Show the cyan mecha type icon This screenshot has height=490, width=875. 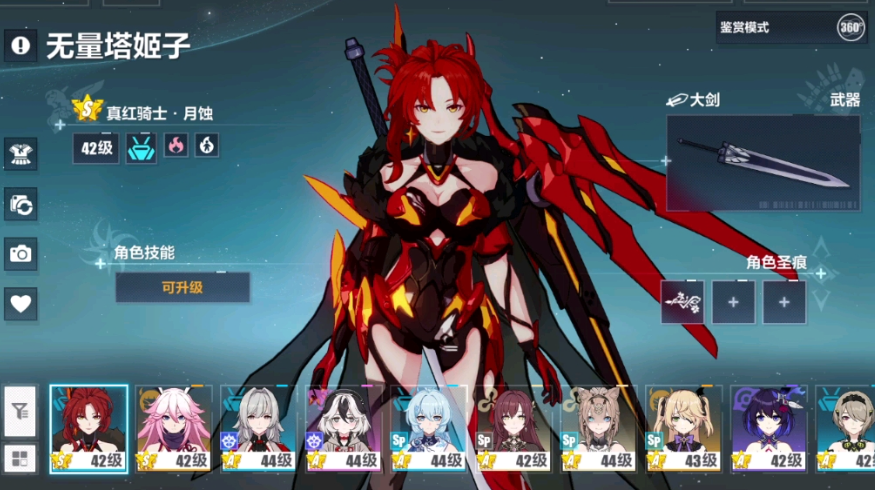click(x=141, y=147)
